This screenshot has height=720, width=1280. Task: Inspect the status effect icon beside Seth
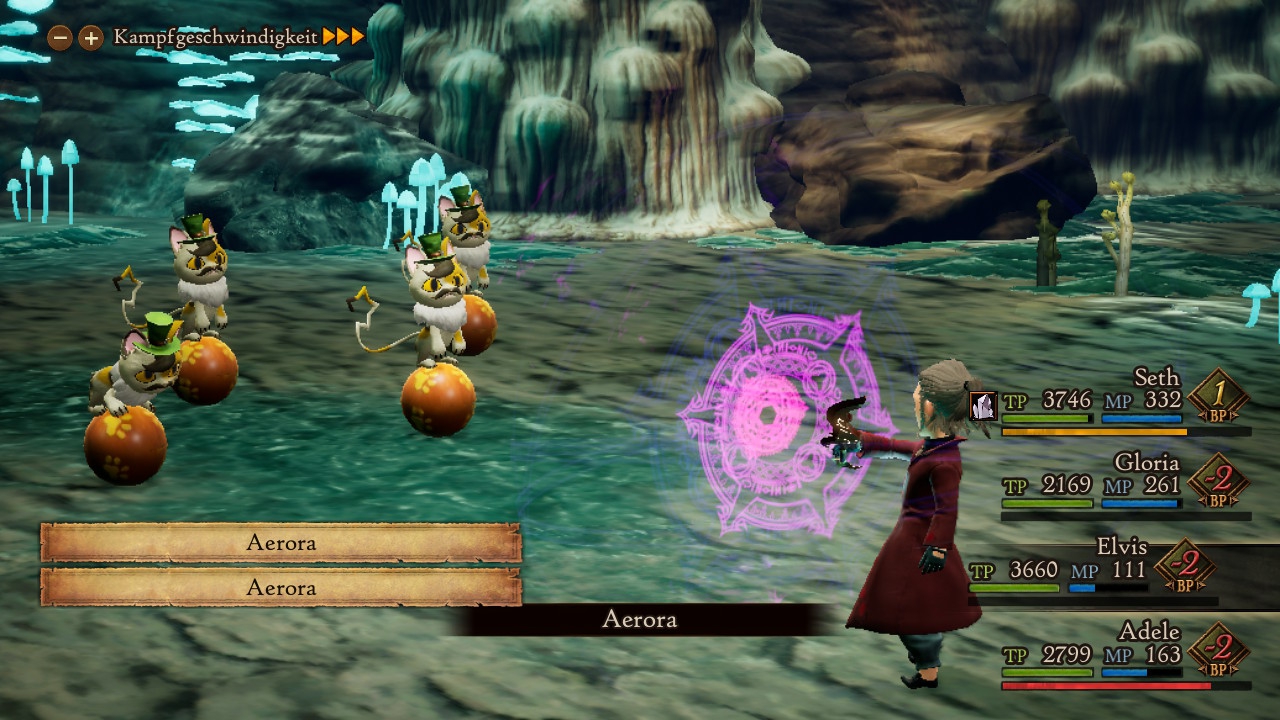tap(983, 405)
